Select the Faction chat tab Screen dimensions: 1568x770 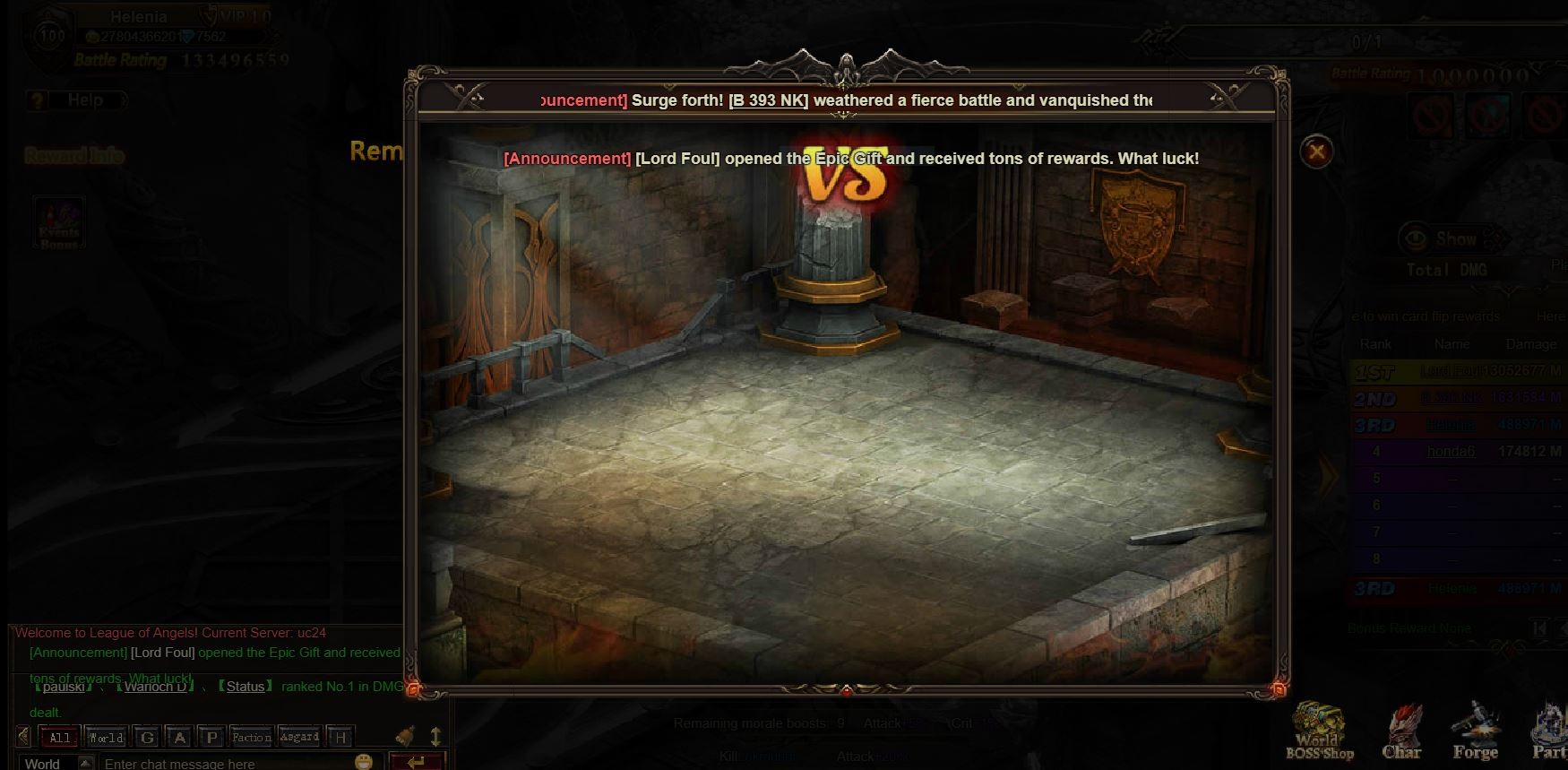(x=251, y=738)
